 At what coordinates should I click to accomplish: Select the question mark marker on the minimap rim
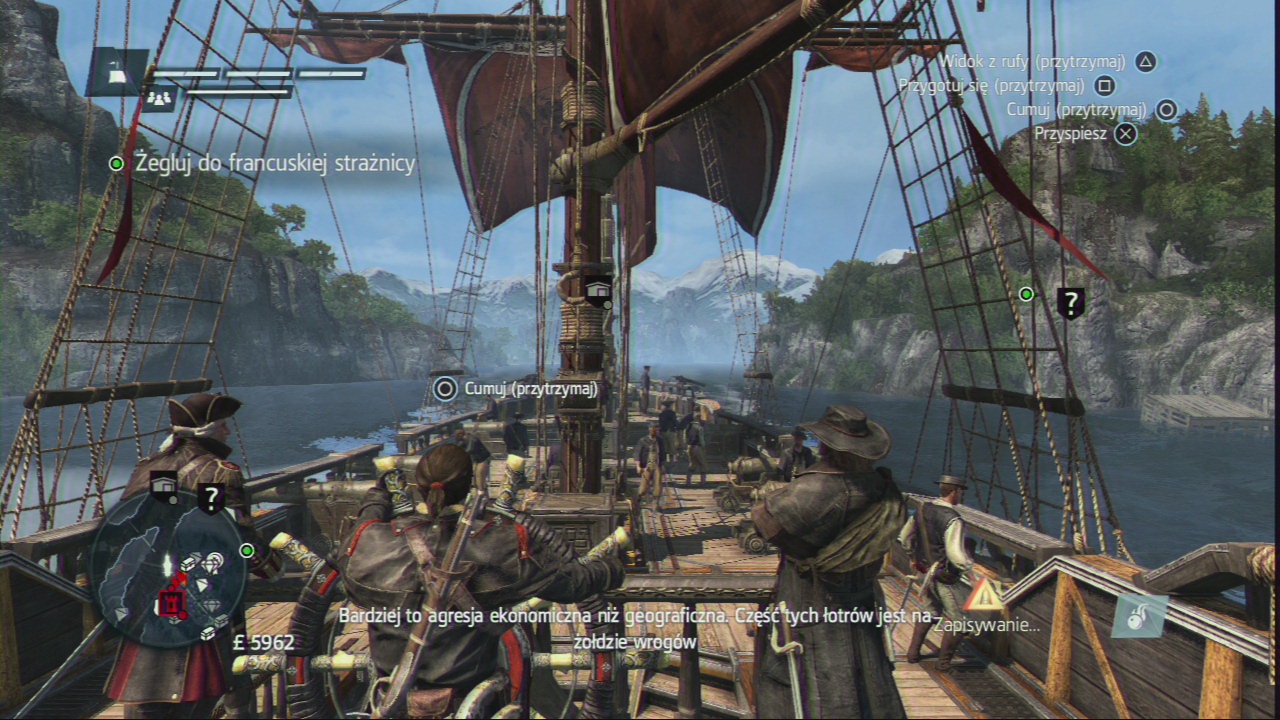click(211, 497)
